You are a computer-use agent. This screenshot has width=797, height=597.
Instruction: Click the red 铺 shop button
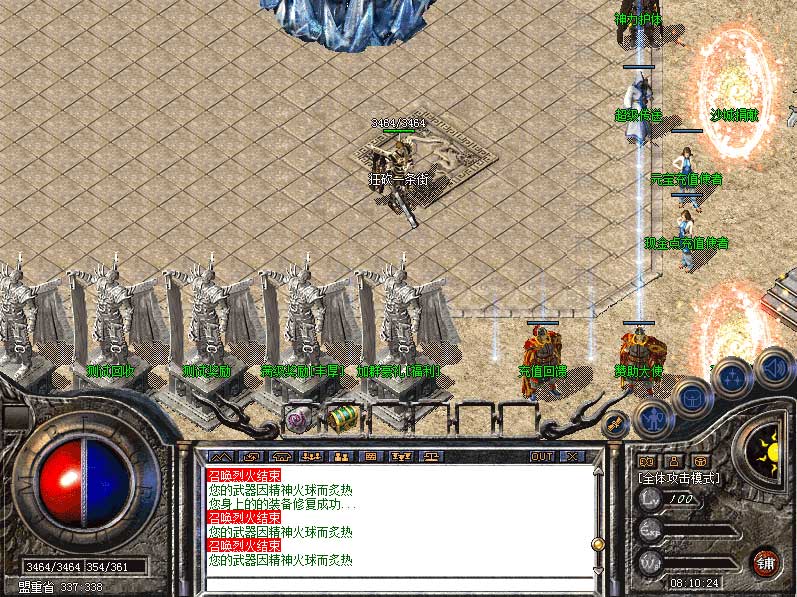765,562
